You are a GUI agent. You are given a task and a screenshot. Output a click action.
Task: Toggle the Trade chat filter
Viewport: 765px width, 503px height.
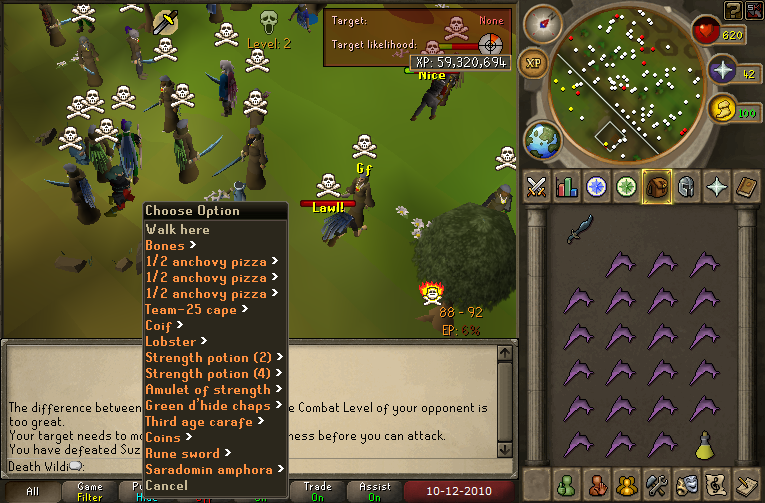[317, 492]
